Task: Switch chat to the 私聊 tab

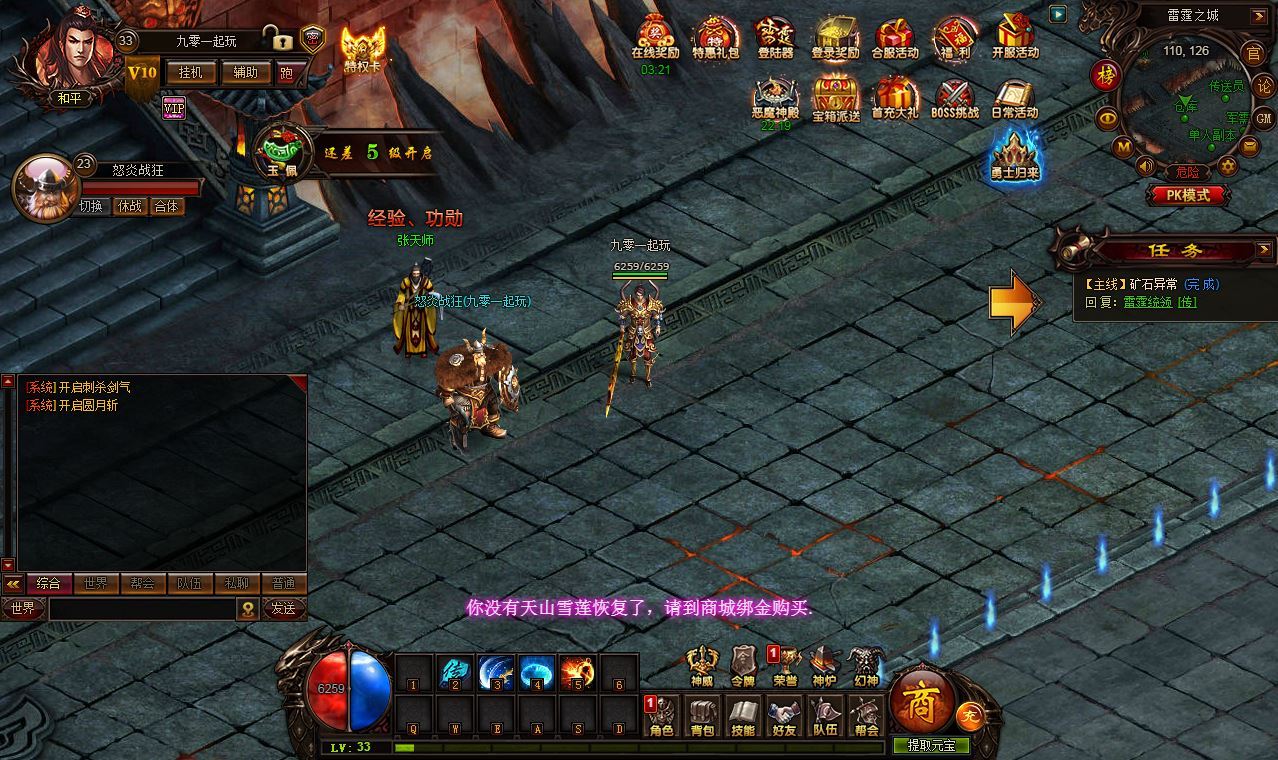Action: [236, 583]
